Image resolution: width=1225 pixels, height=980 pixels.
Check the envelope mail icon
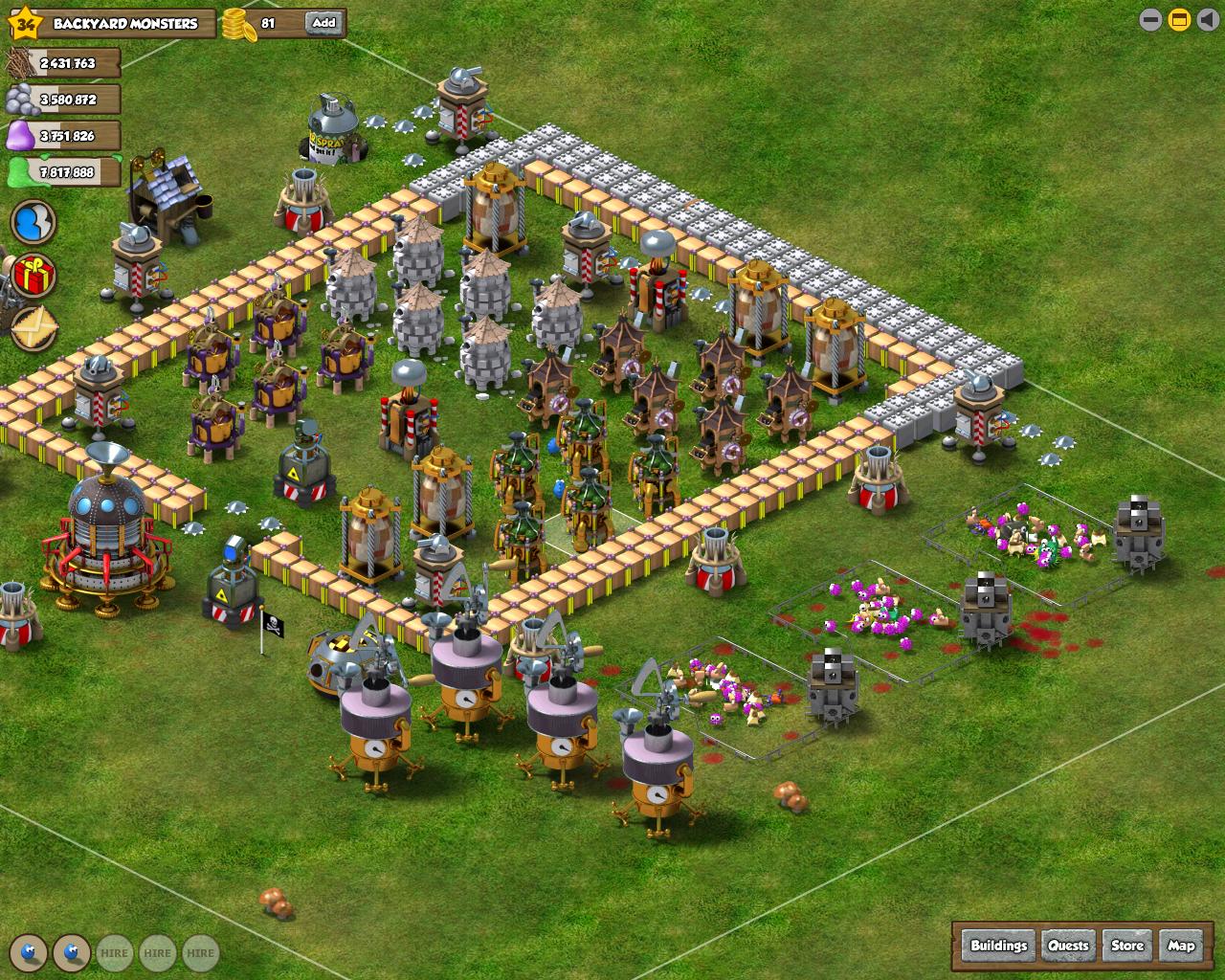(x=34, y=327)
